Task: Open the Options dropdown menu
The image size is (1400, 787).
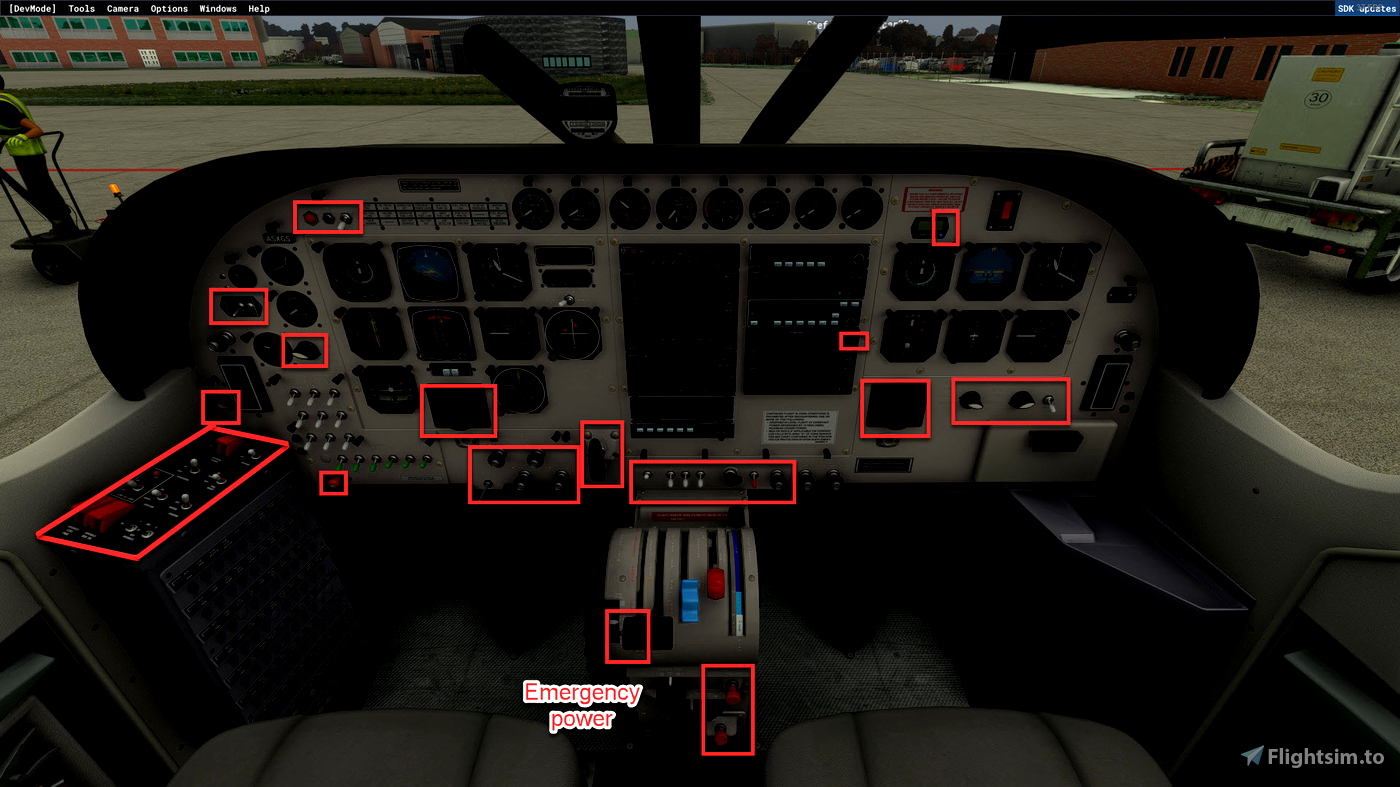Action: click(x=169, y=8)
